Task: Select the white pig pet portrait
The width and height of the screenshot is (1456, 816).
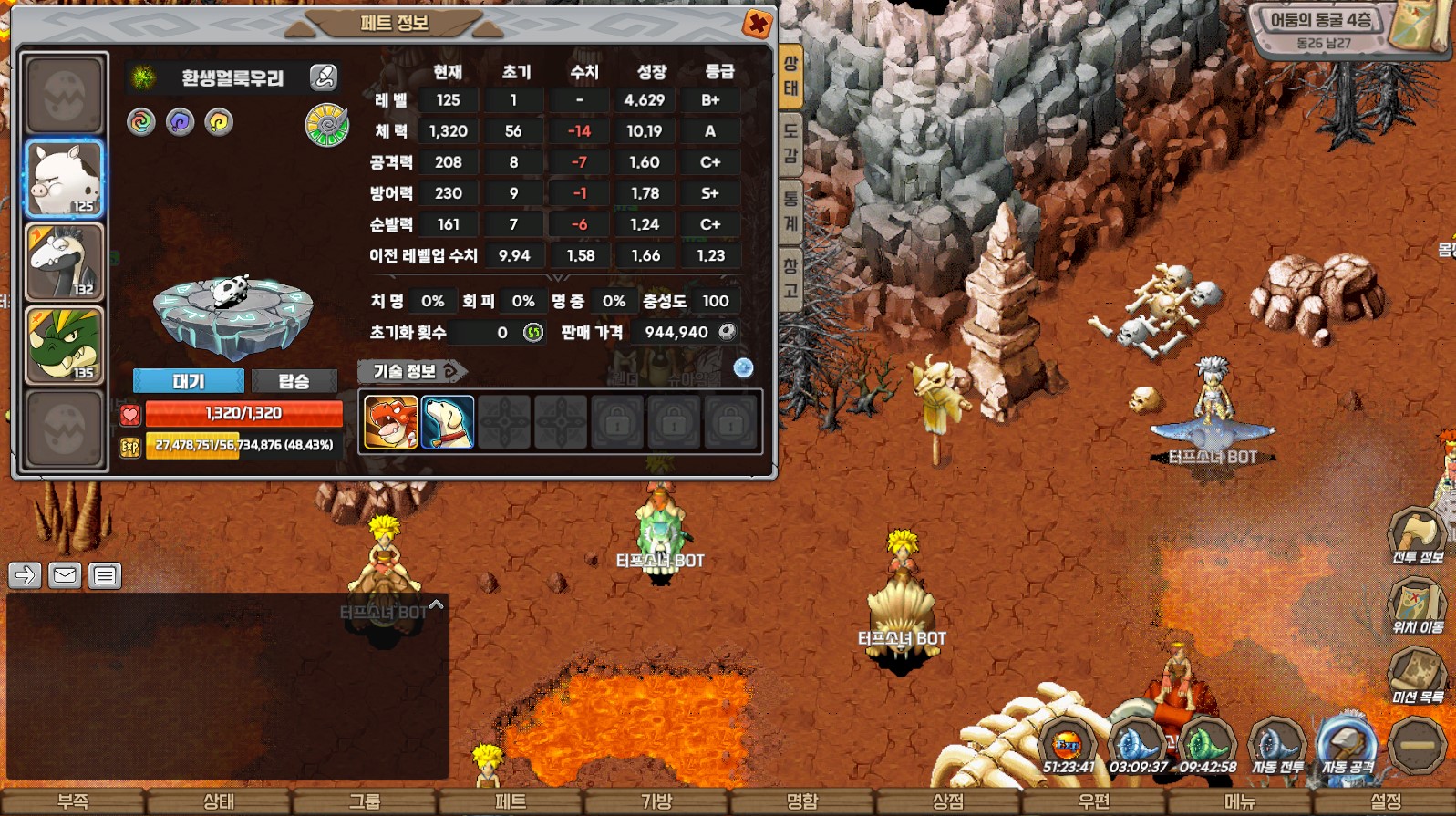Action: click(x=64, y=179)
